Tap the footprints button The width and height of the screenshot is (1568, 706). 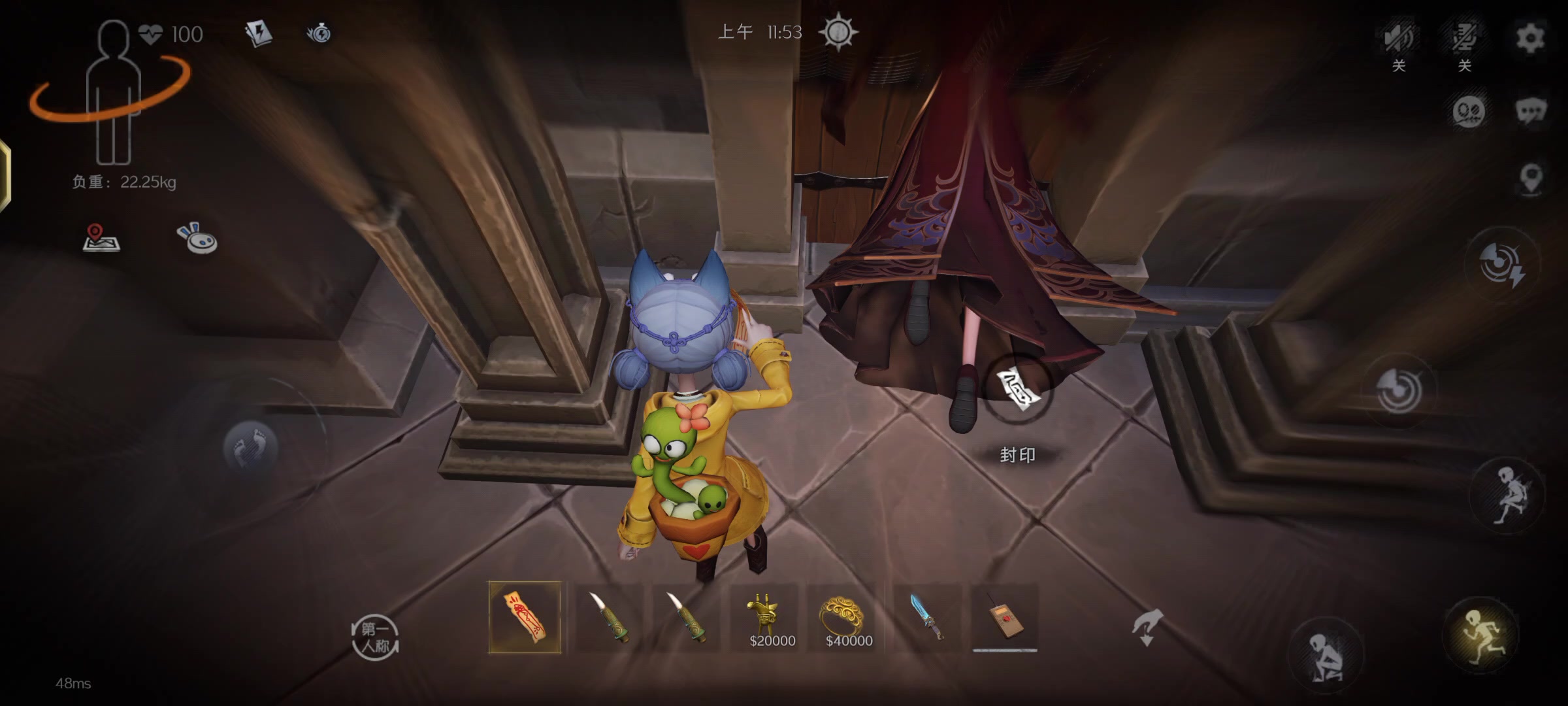point(251,446)
